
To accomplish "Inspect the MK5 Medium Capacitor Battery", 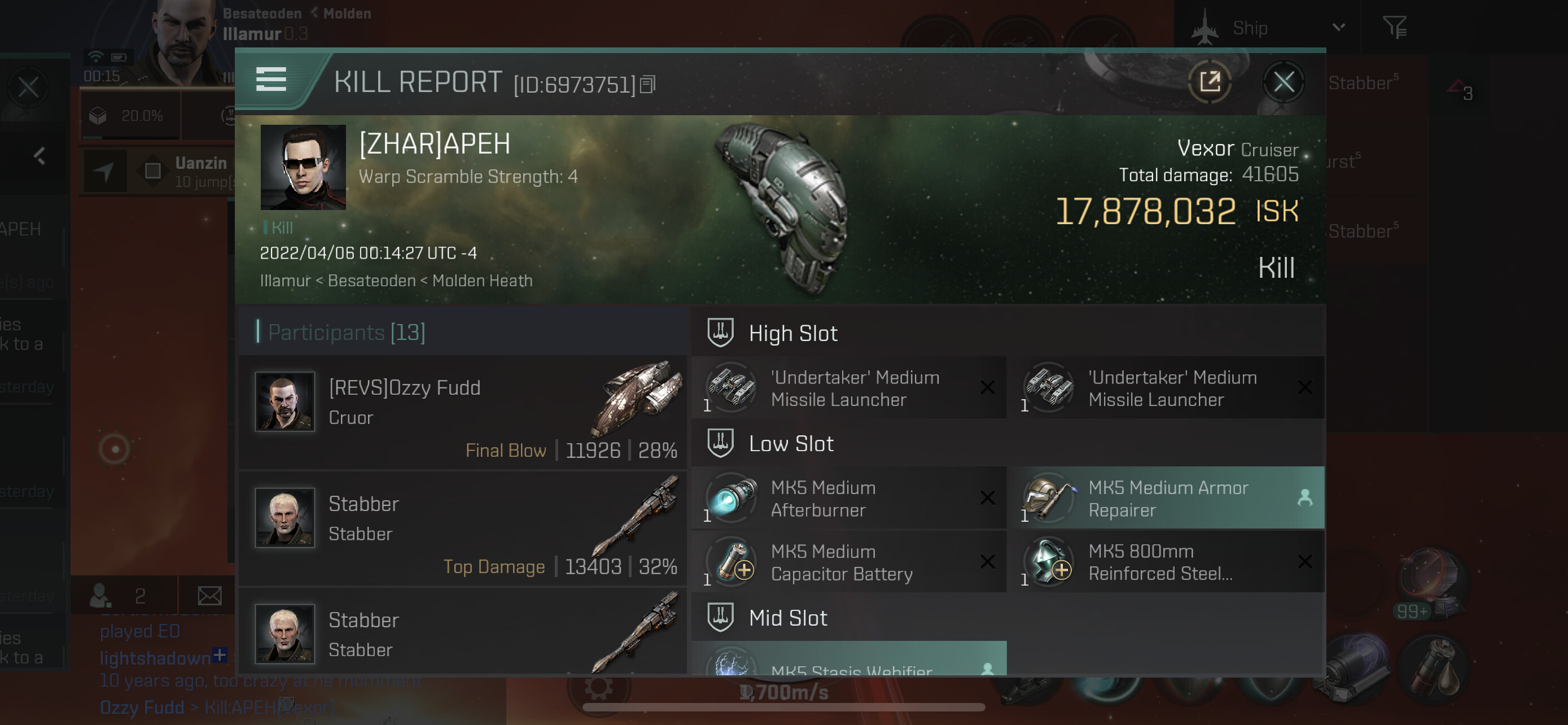I will coord(848,562).
